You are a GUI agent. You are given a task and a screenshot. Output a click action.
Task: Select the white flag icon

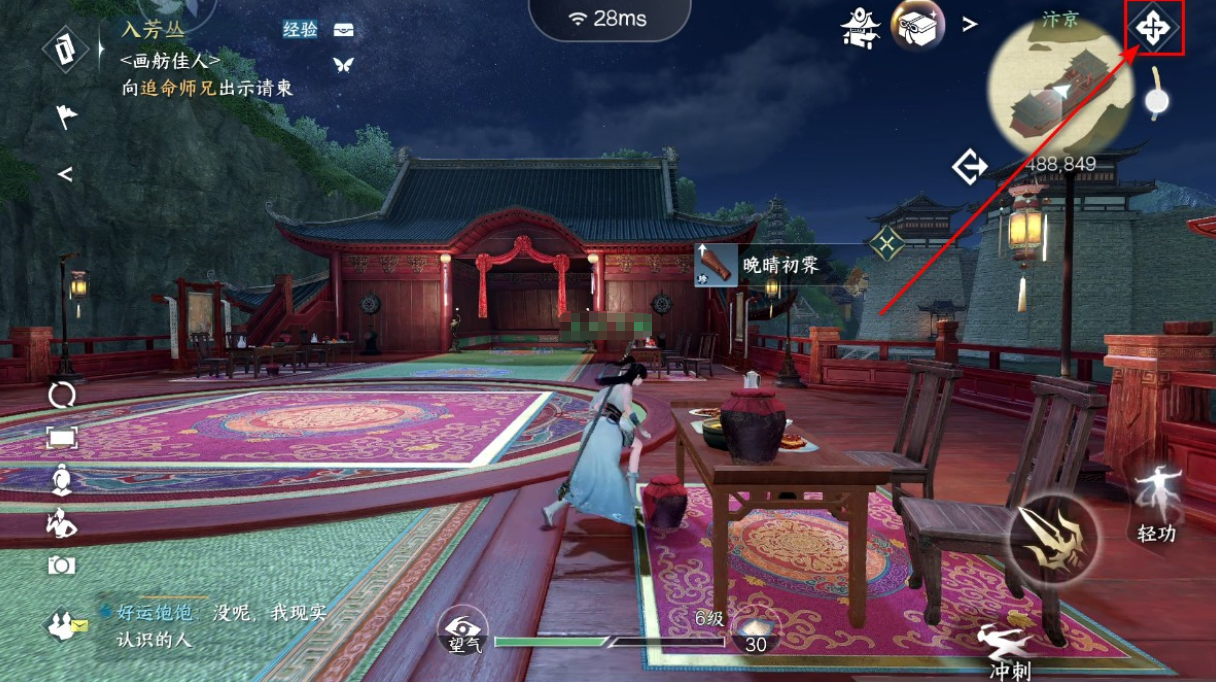(x=65, y=117)
